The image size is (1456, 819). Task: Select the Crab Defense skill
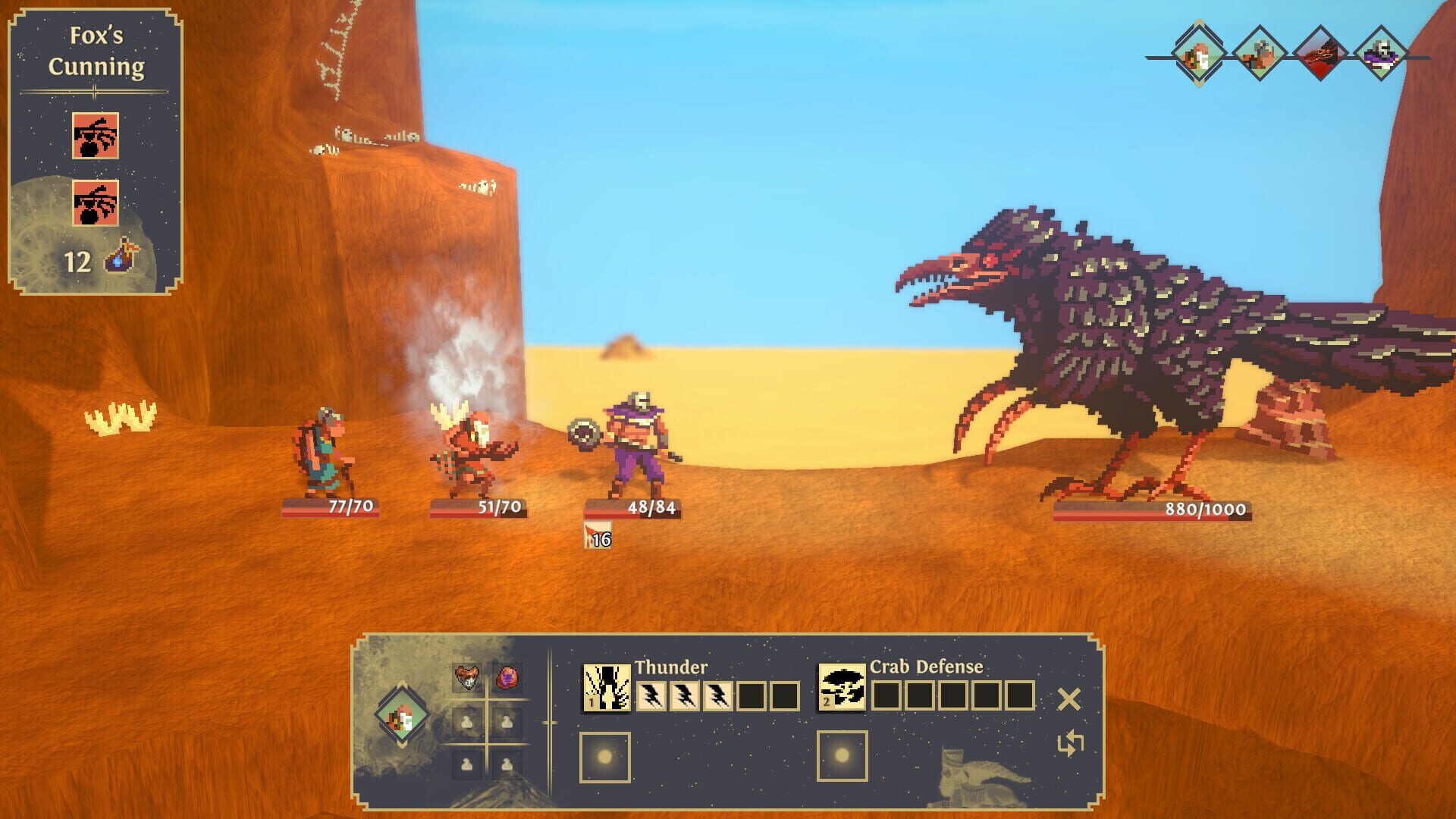[842, 686]
